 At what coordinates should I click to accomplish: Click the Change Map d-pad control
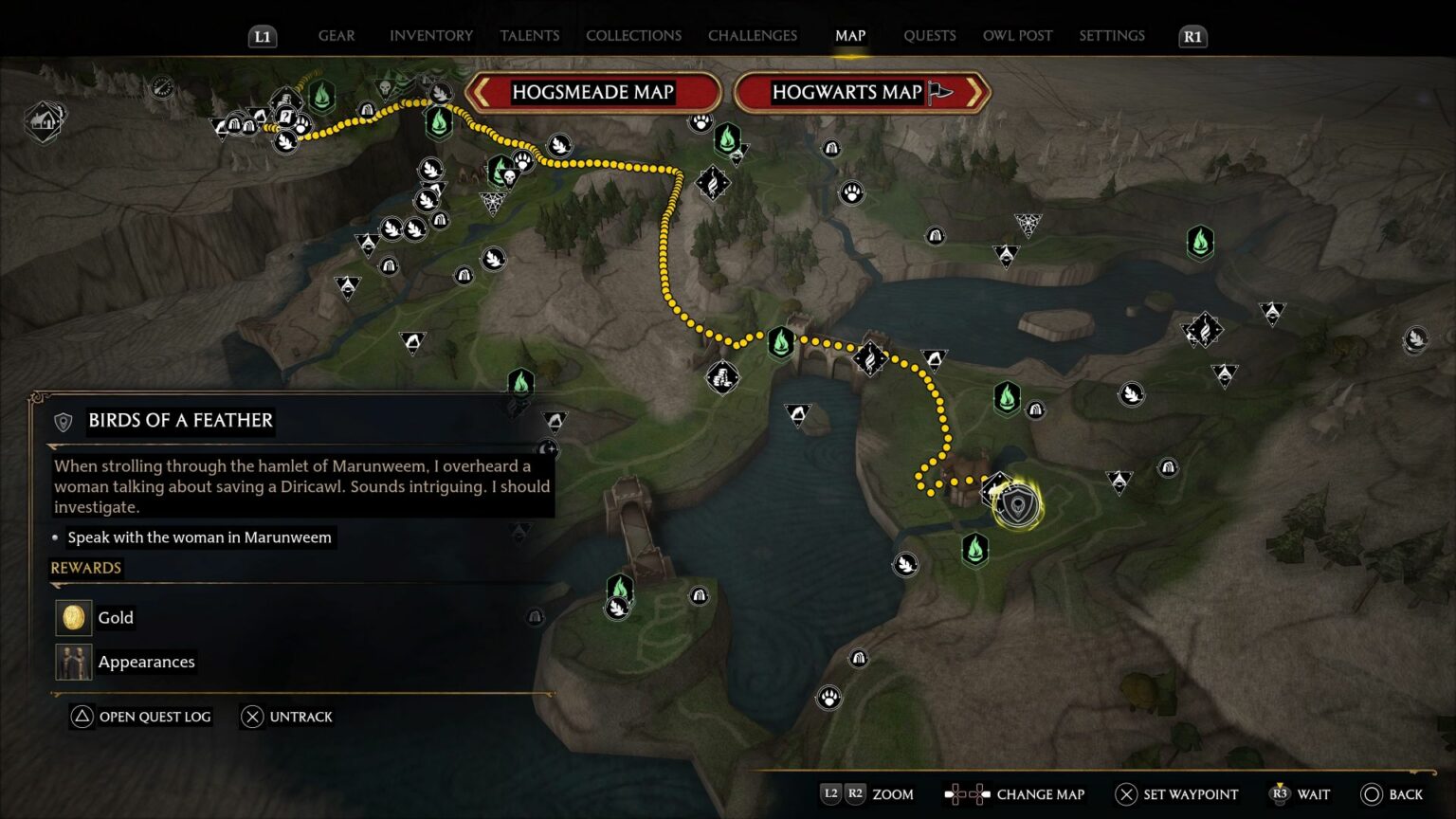(966, 794)
